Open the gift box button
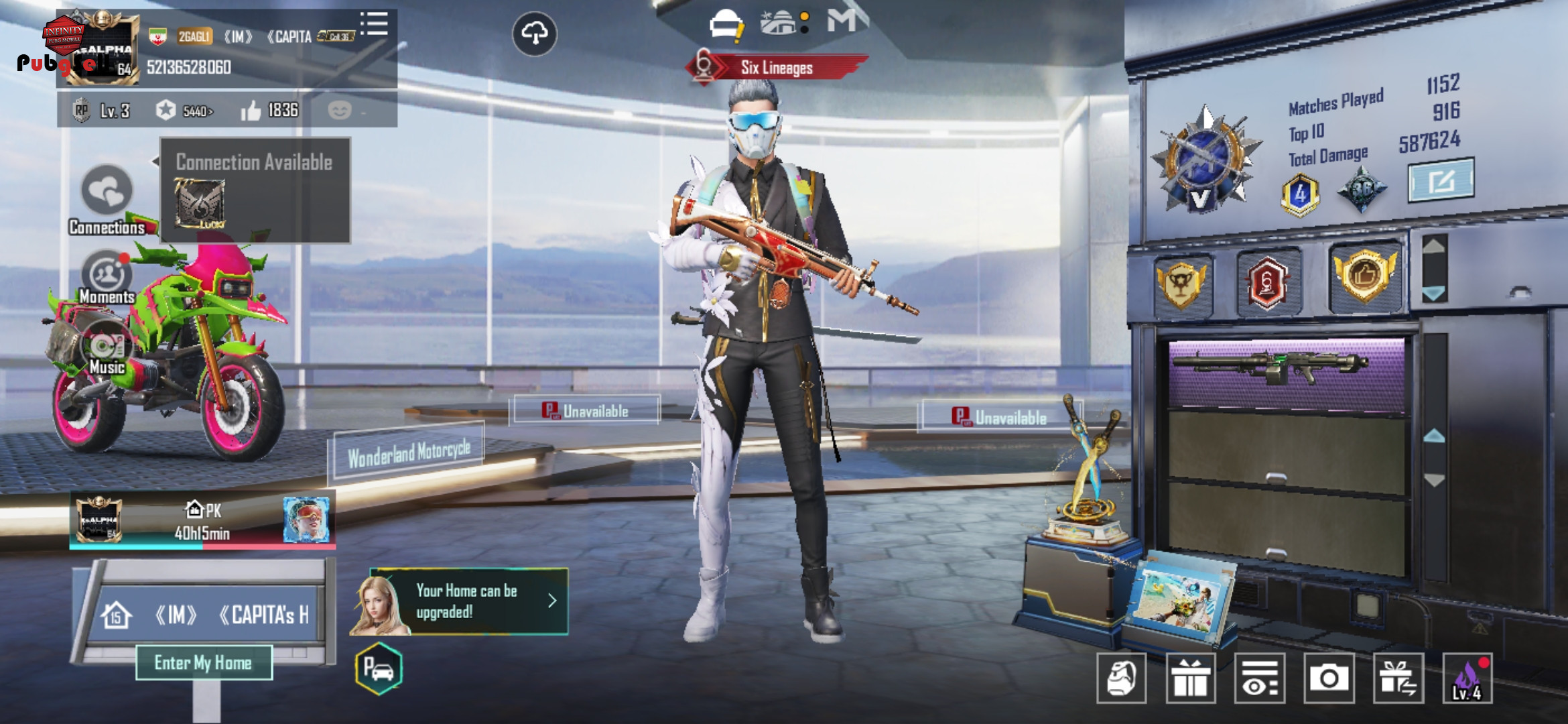This screenshot has height=724, width=1568. coord(1191,678)
